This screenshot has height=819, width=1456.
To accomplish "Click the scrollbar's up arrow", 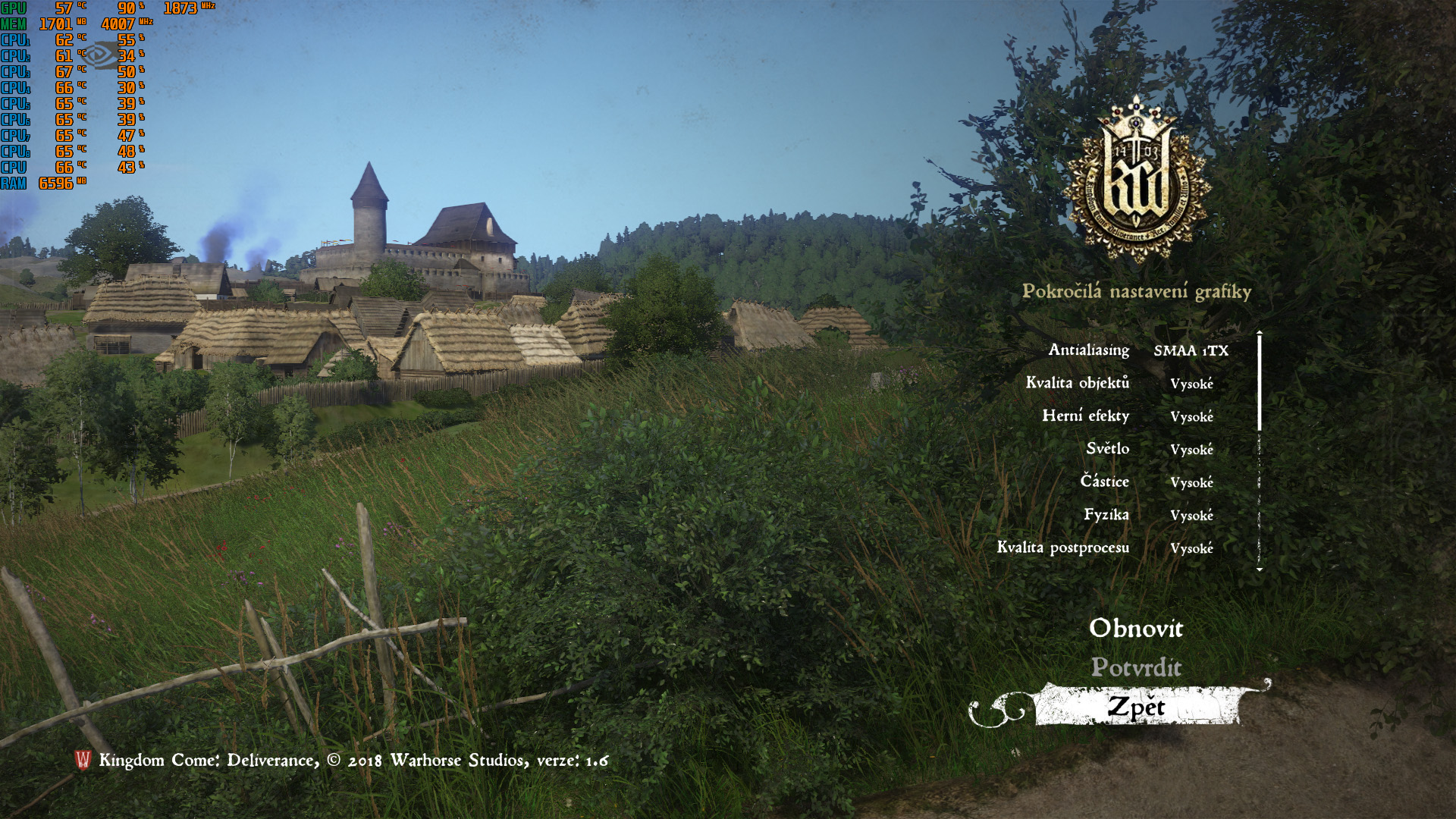I will (1260, 332).
